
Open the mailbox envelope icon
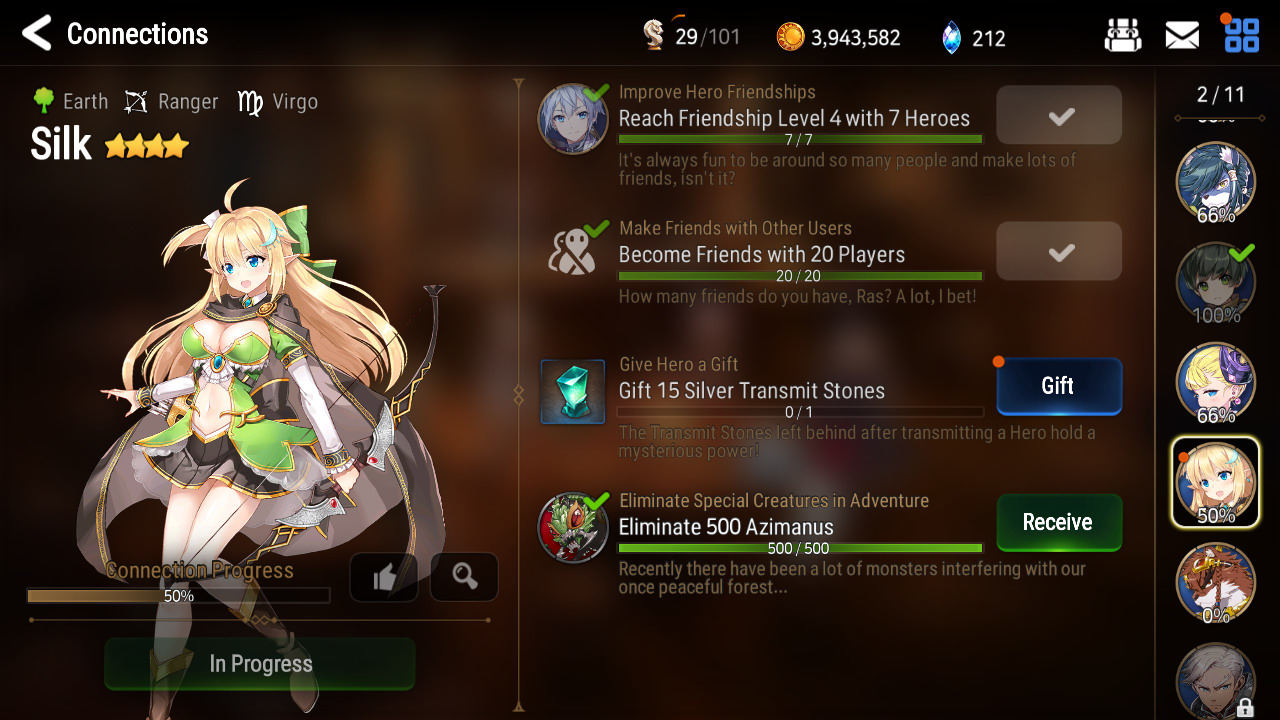click(x=1182, y=36)
